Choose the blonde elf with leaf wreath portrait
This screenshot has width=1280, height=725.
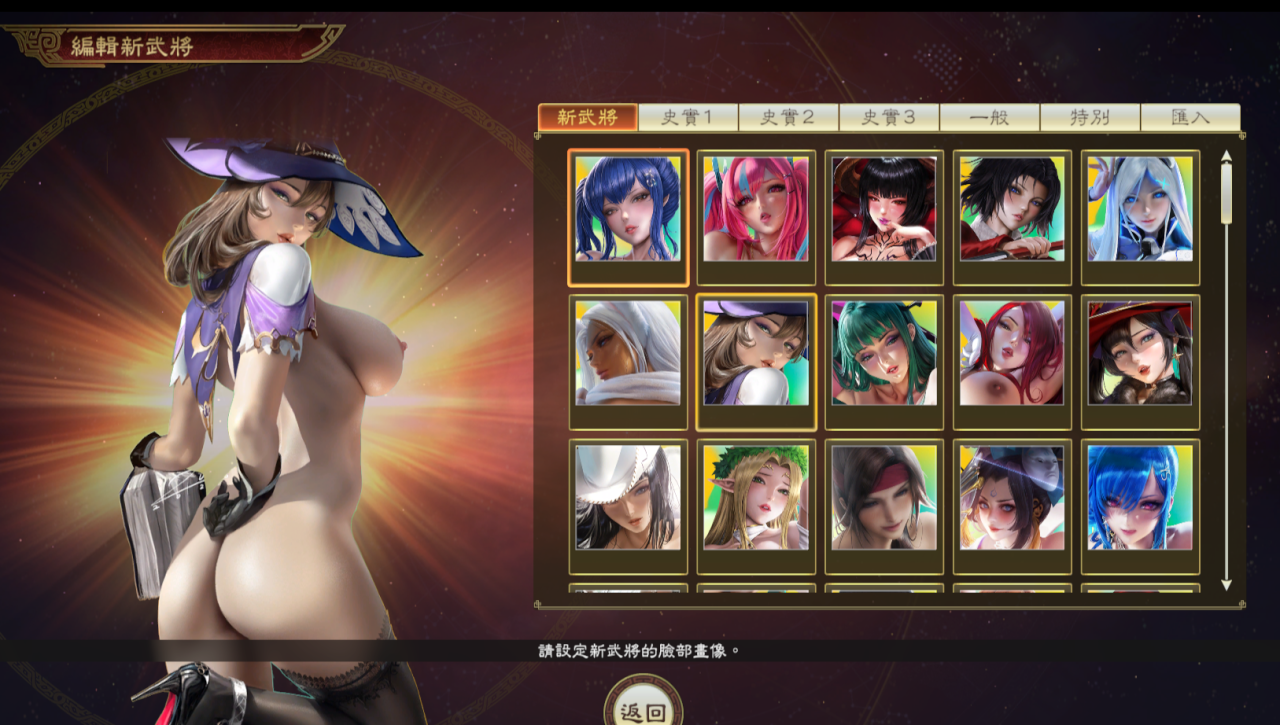756,497
